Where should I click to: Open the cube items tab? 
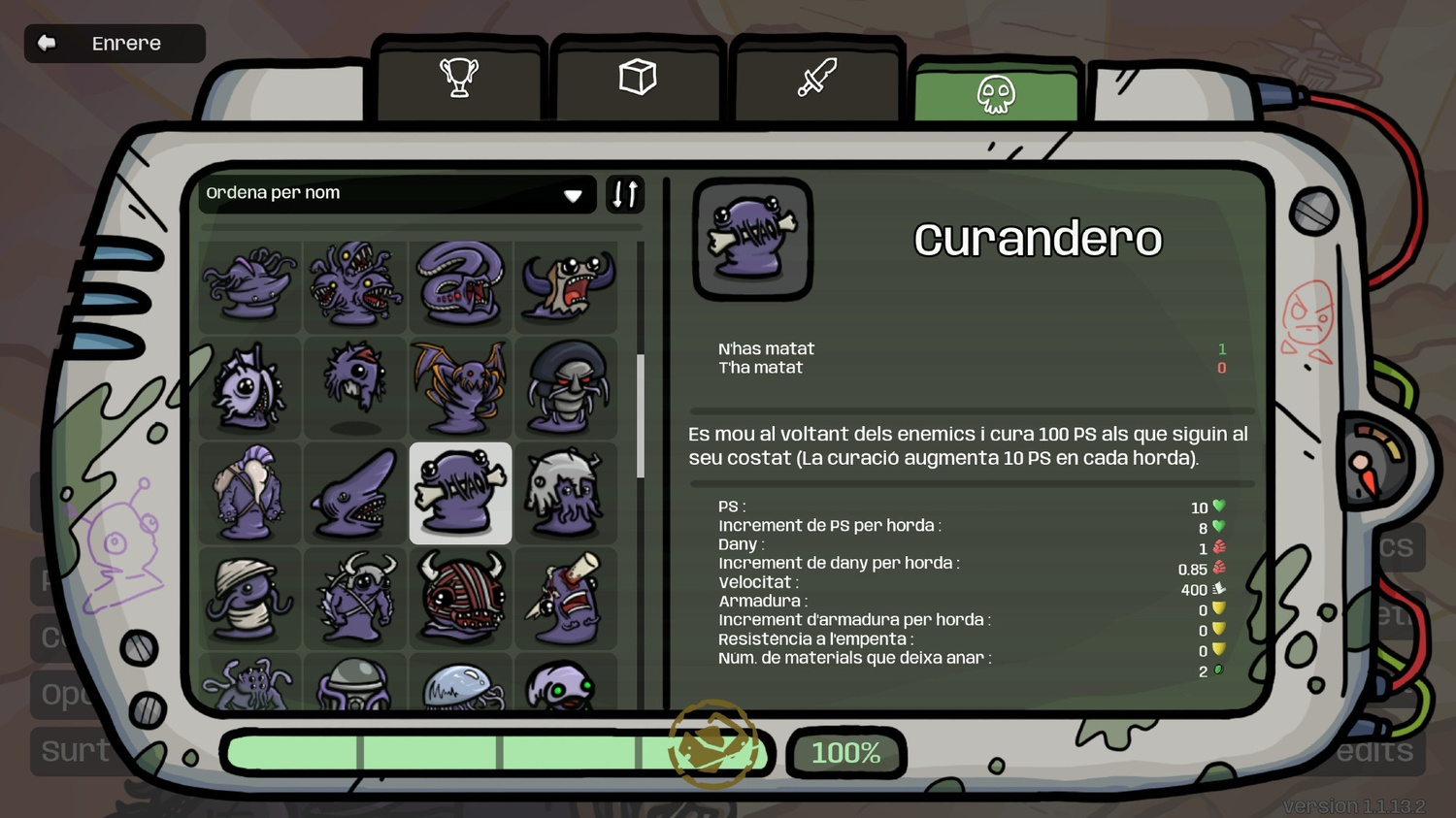638,78
